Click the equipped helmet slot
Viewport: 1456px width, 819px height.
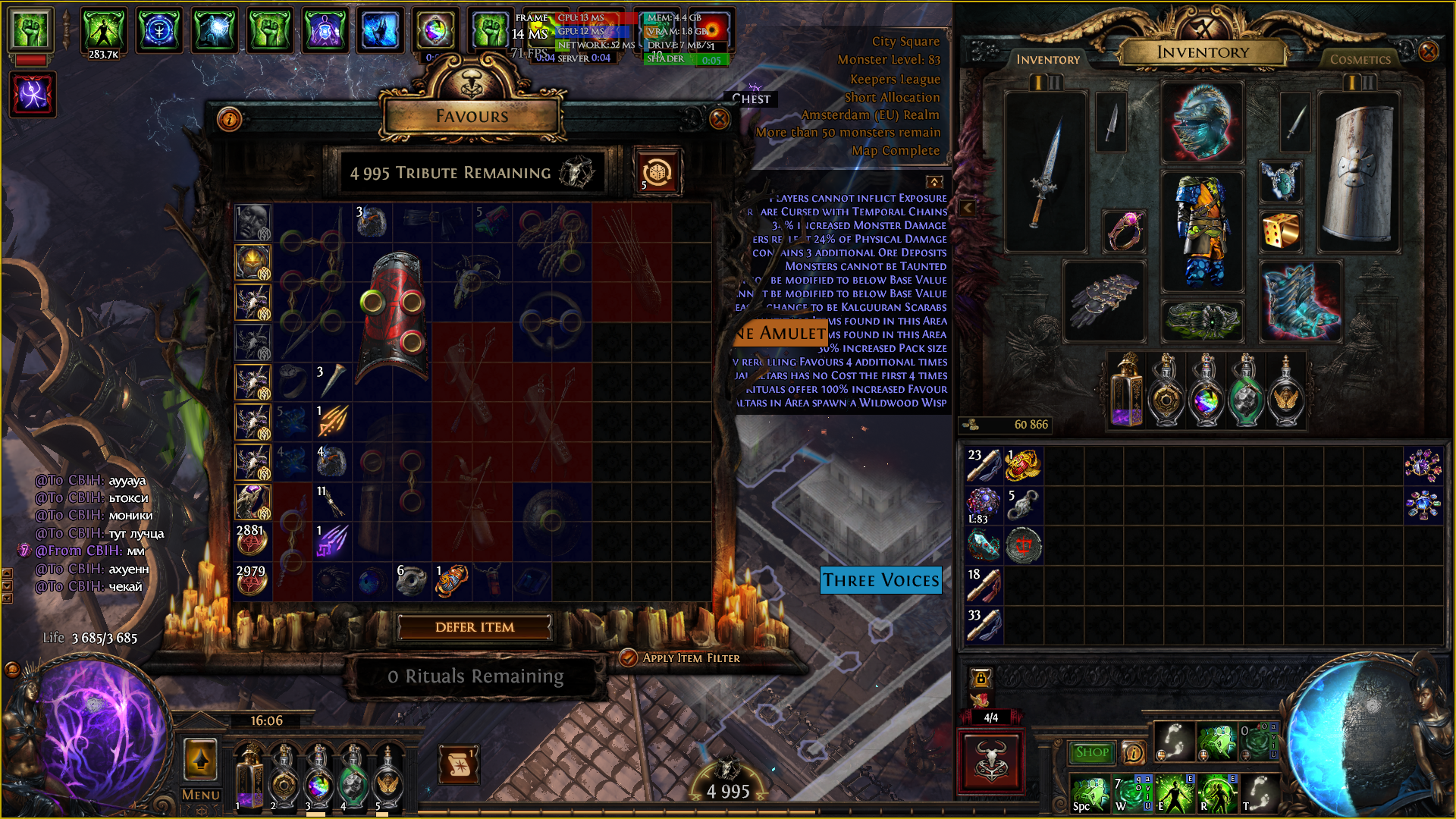pos(1202,123)
